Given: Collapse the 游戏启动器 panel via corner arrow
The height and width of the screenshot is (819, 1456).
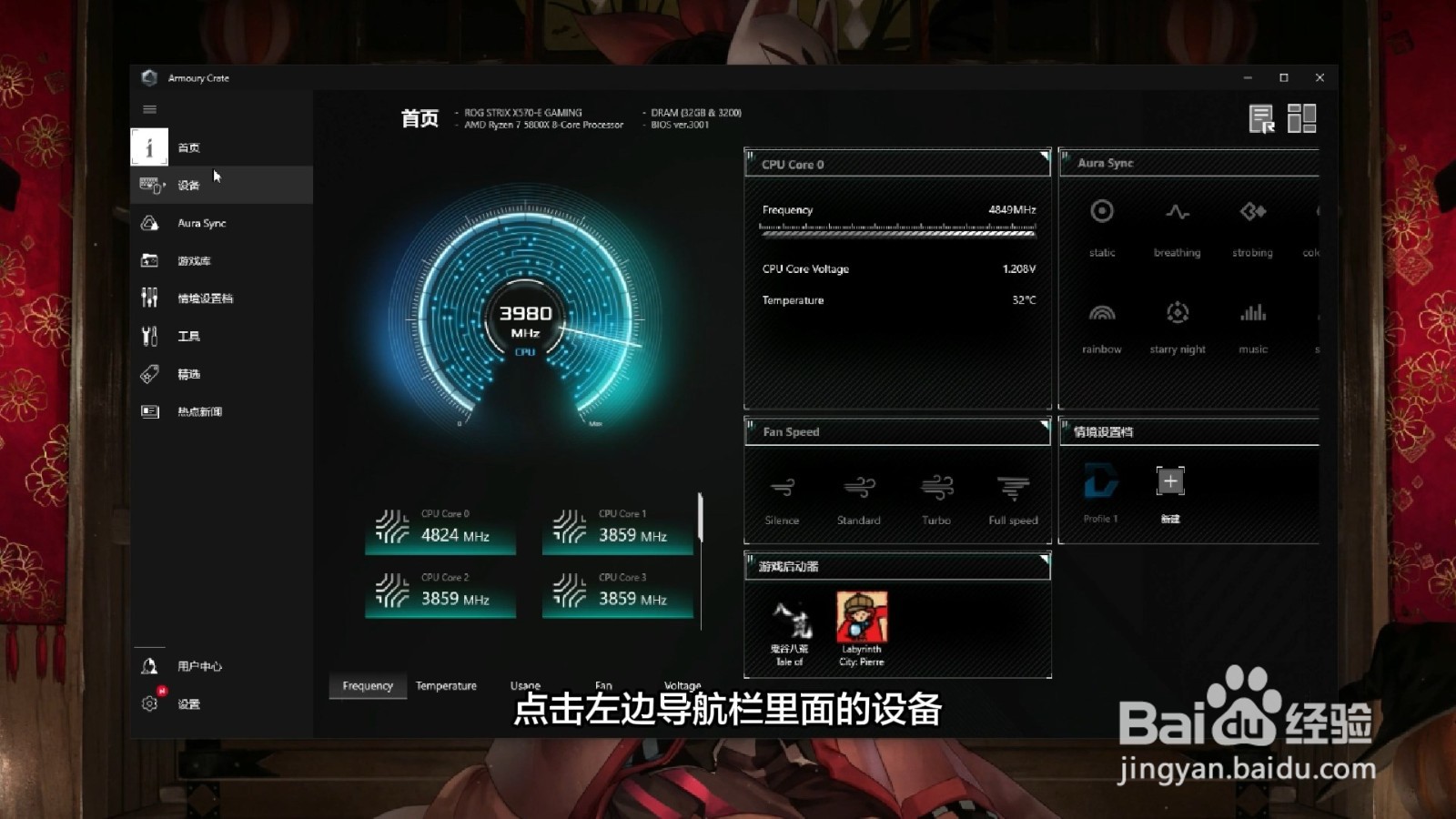Looking at the screenshot, I should pyautogui.click(x=1045, y=559).
